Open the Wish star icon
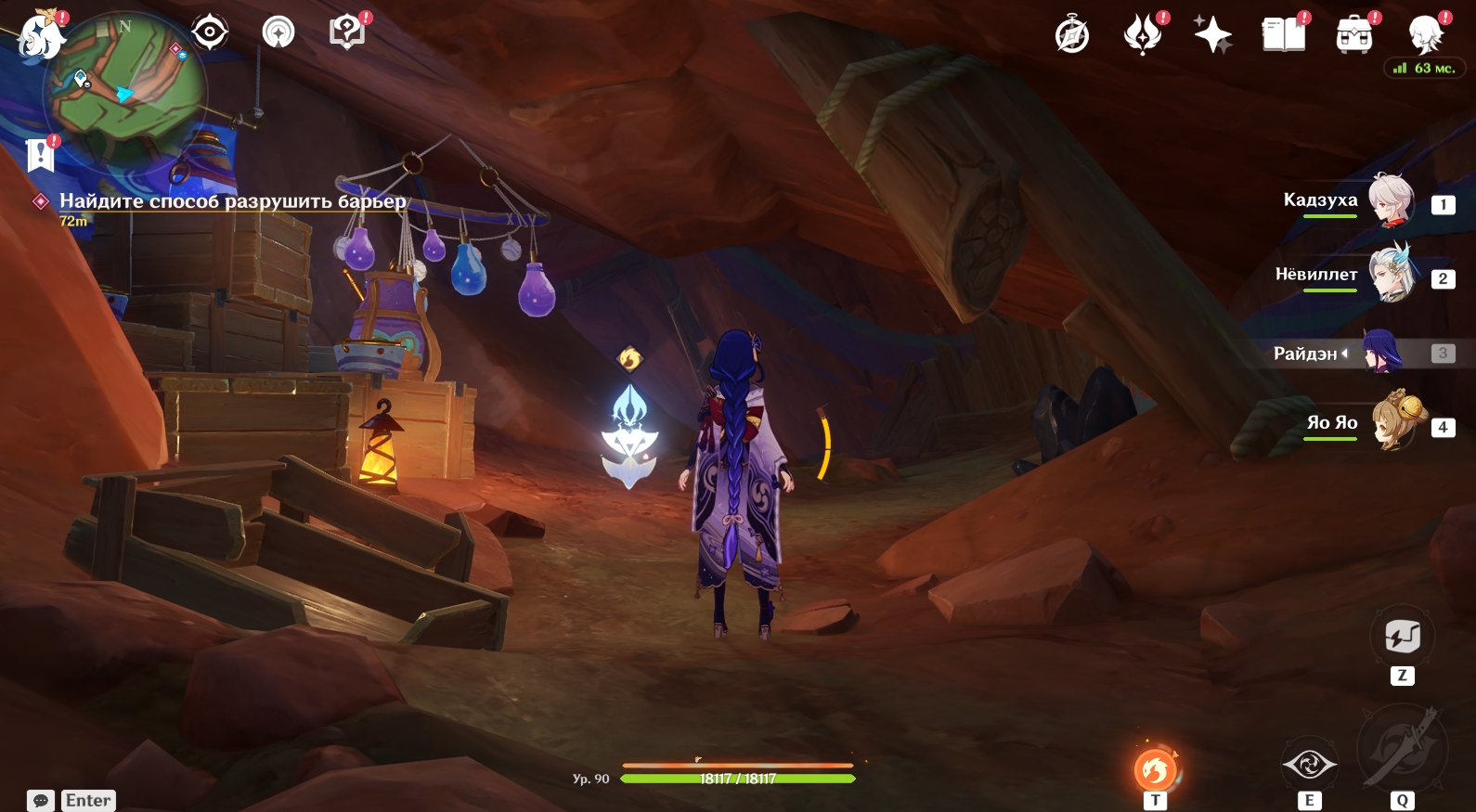The width and height of the screenshot is (1476, 812). [1212, 36]
